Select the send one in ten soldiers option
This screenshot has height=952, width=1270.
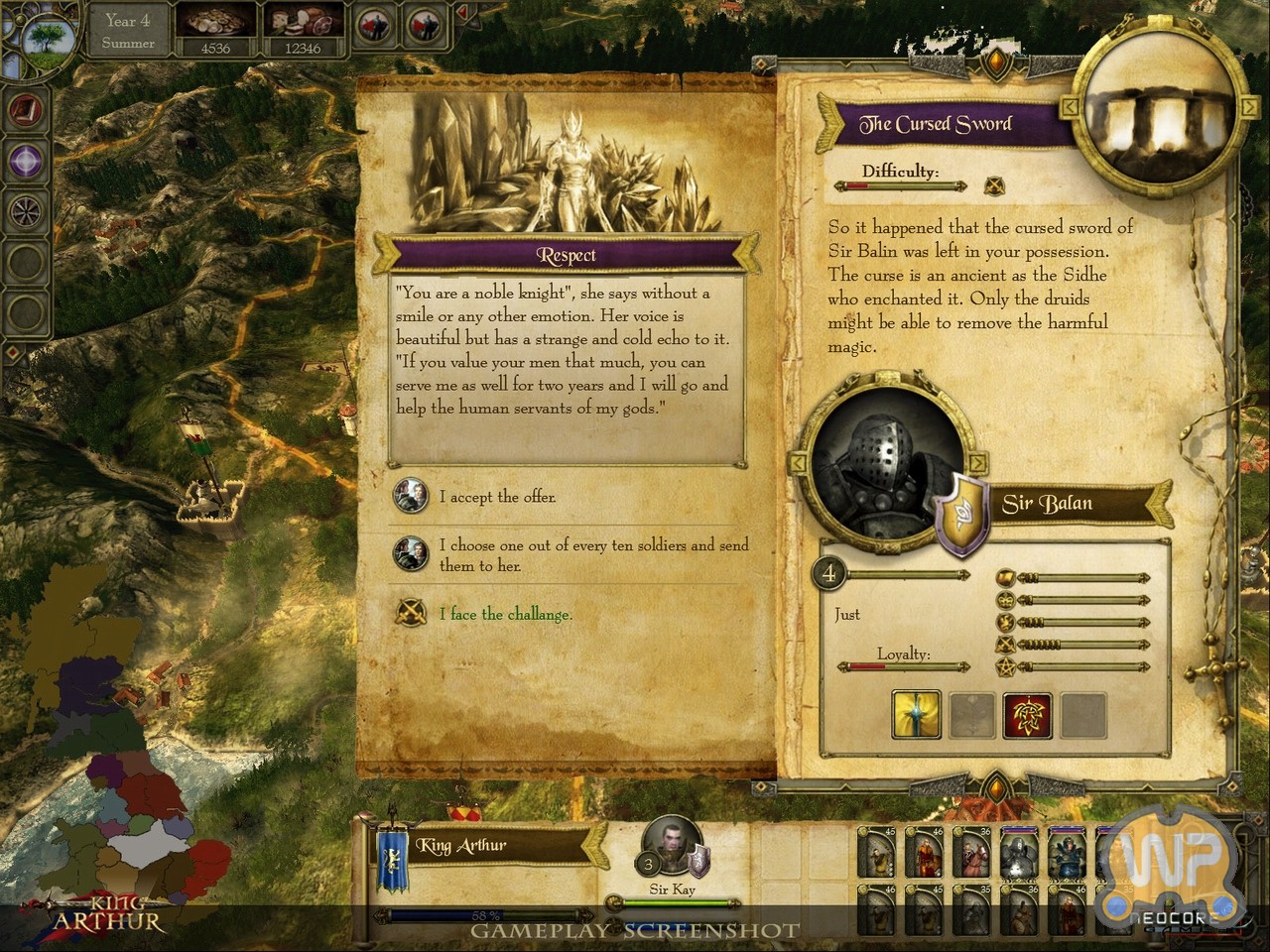click(x=593, y=554)
